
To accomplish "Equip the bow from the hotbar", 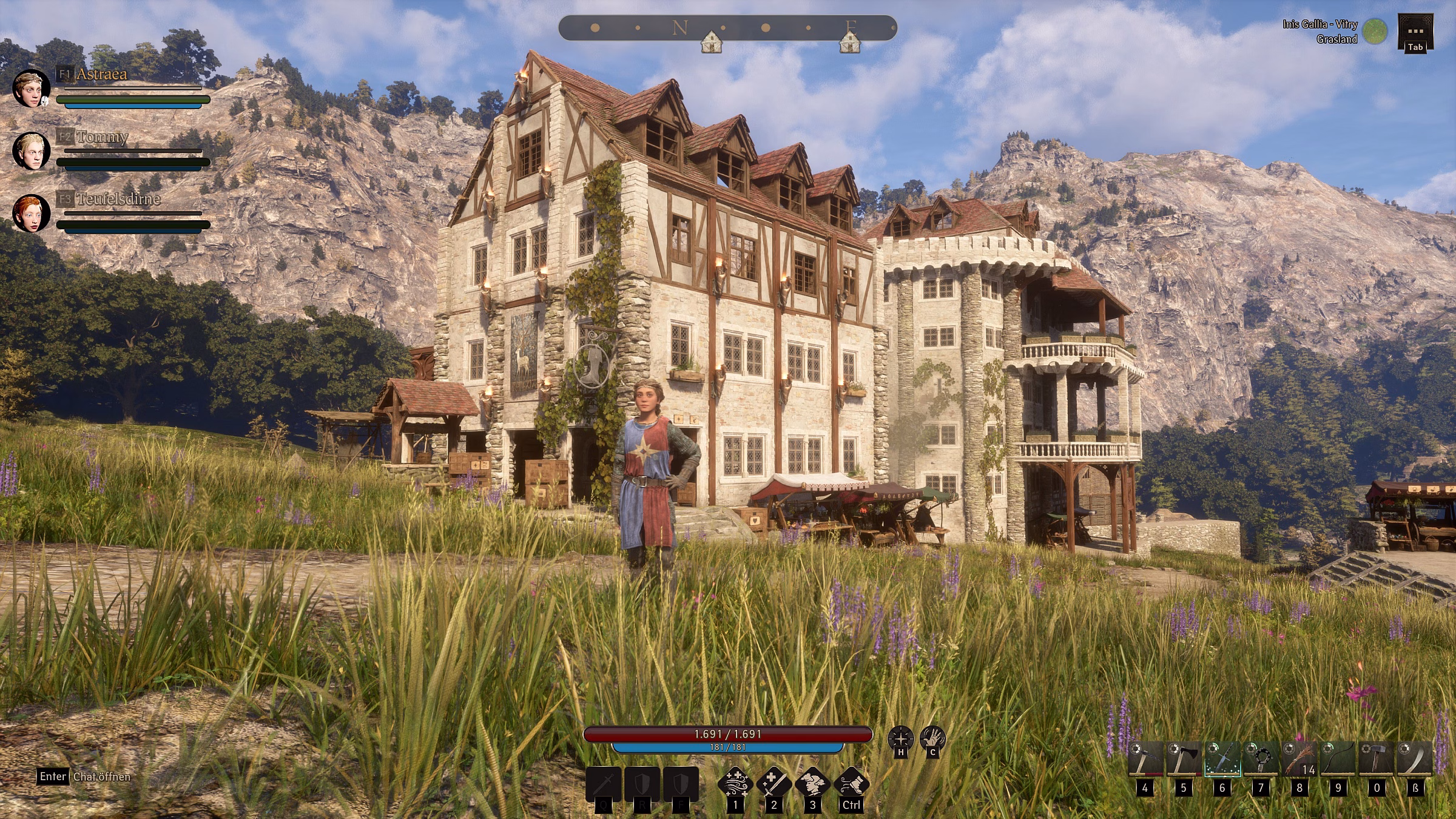I will (x=1338, y=759).
